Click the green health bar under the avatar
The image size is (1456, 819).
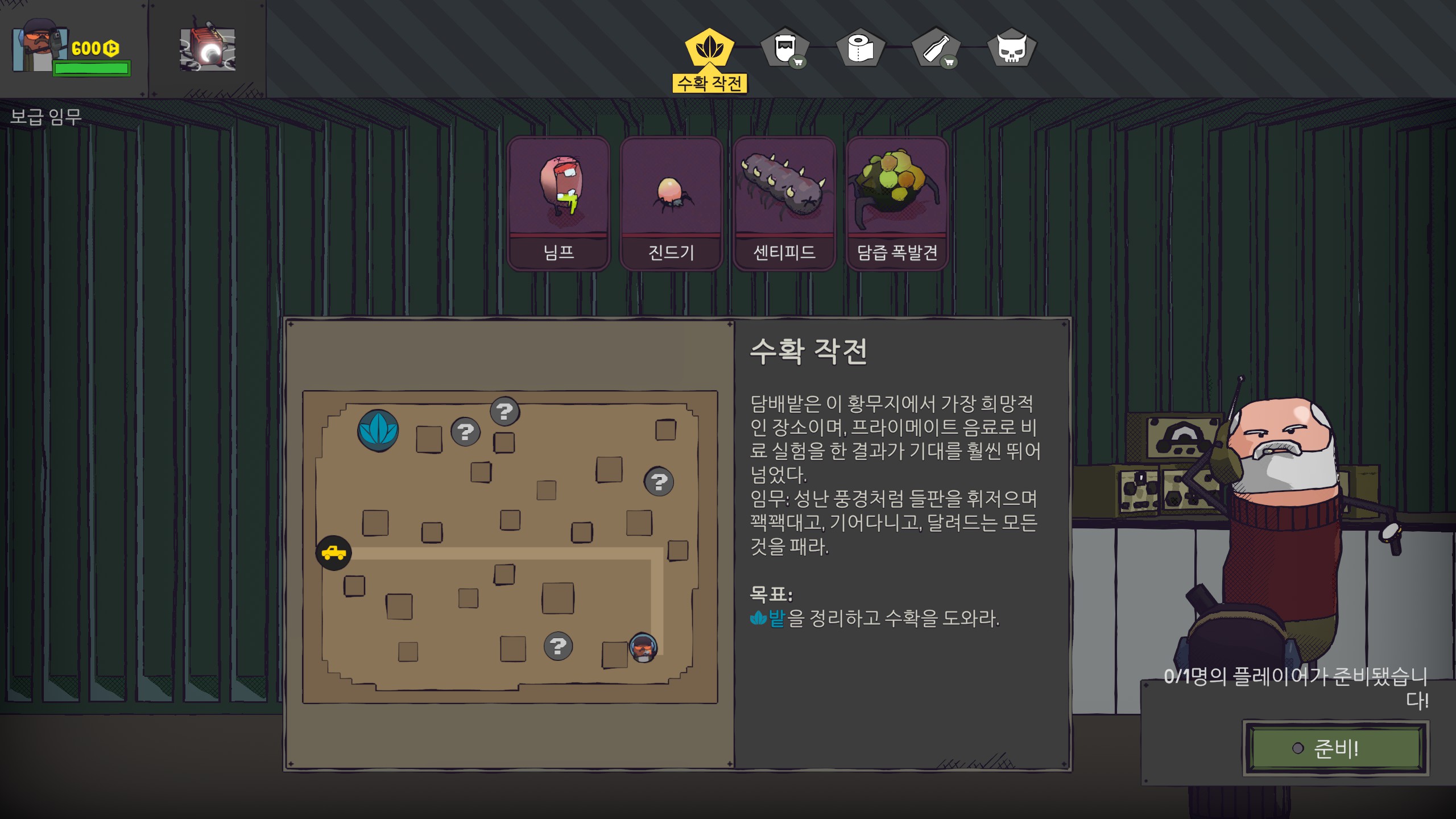91,69
